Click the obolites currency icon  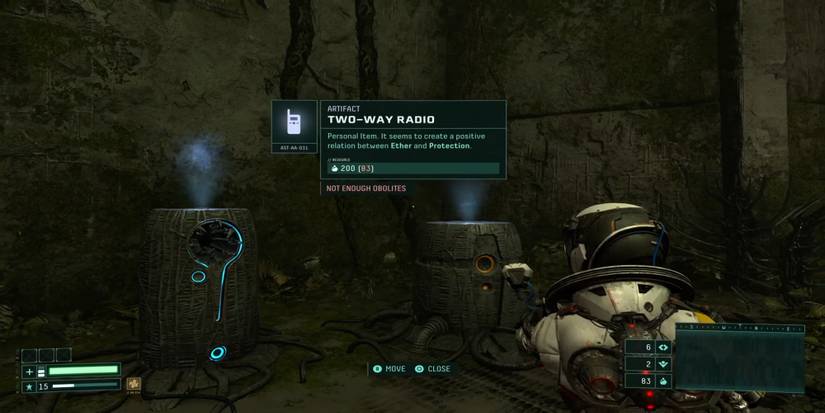[663, 381]
